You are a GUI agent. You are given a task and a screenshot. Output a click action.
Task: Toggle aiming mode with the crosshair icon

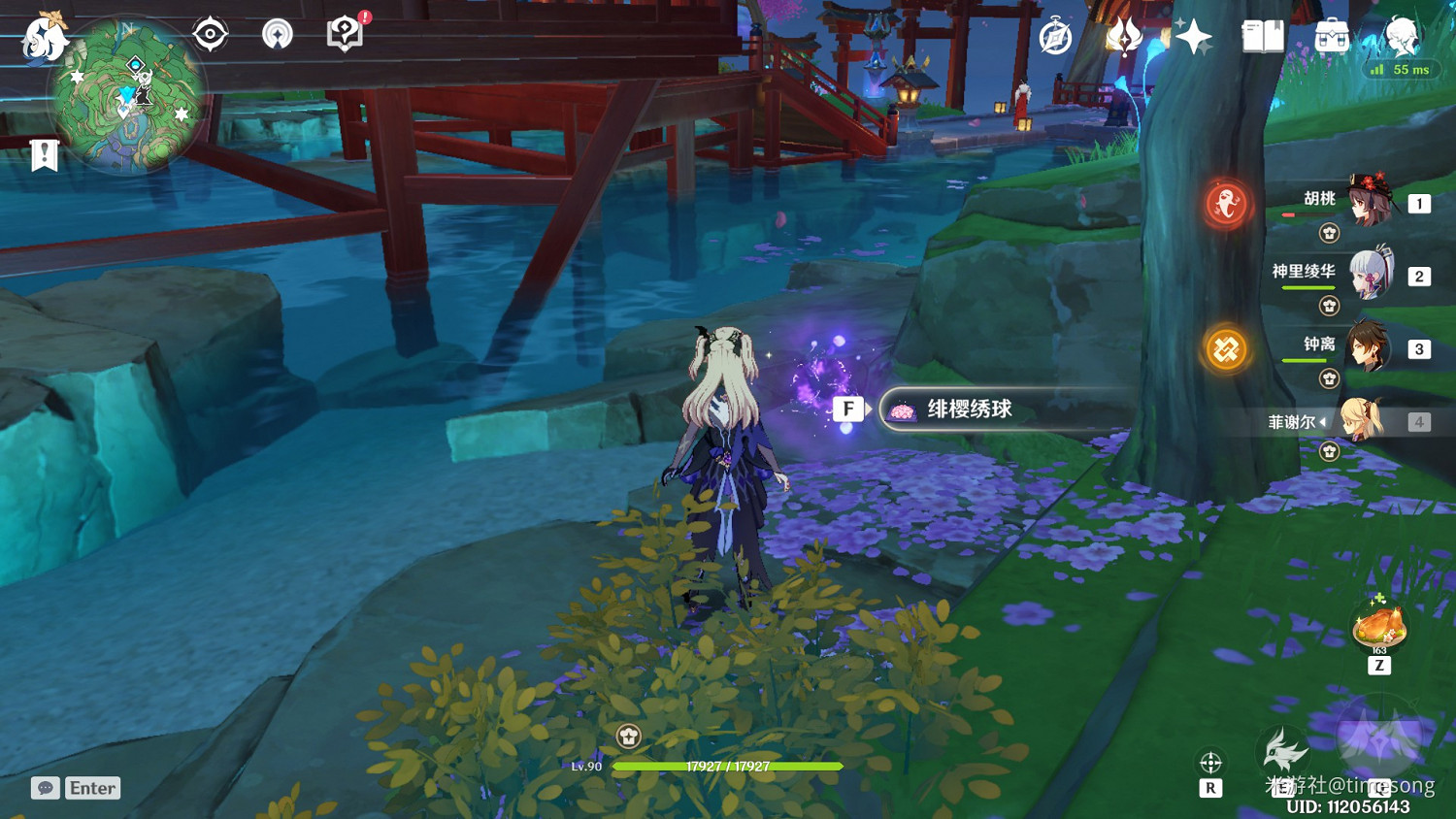(x=1210, y=763)
